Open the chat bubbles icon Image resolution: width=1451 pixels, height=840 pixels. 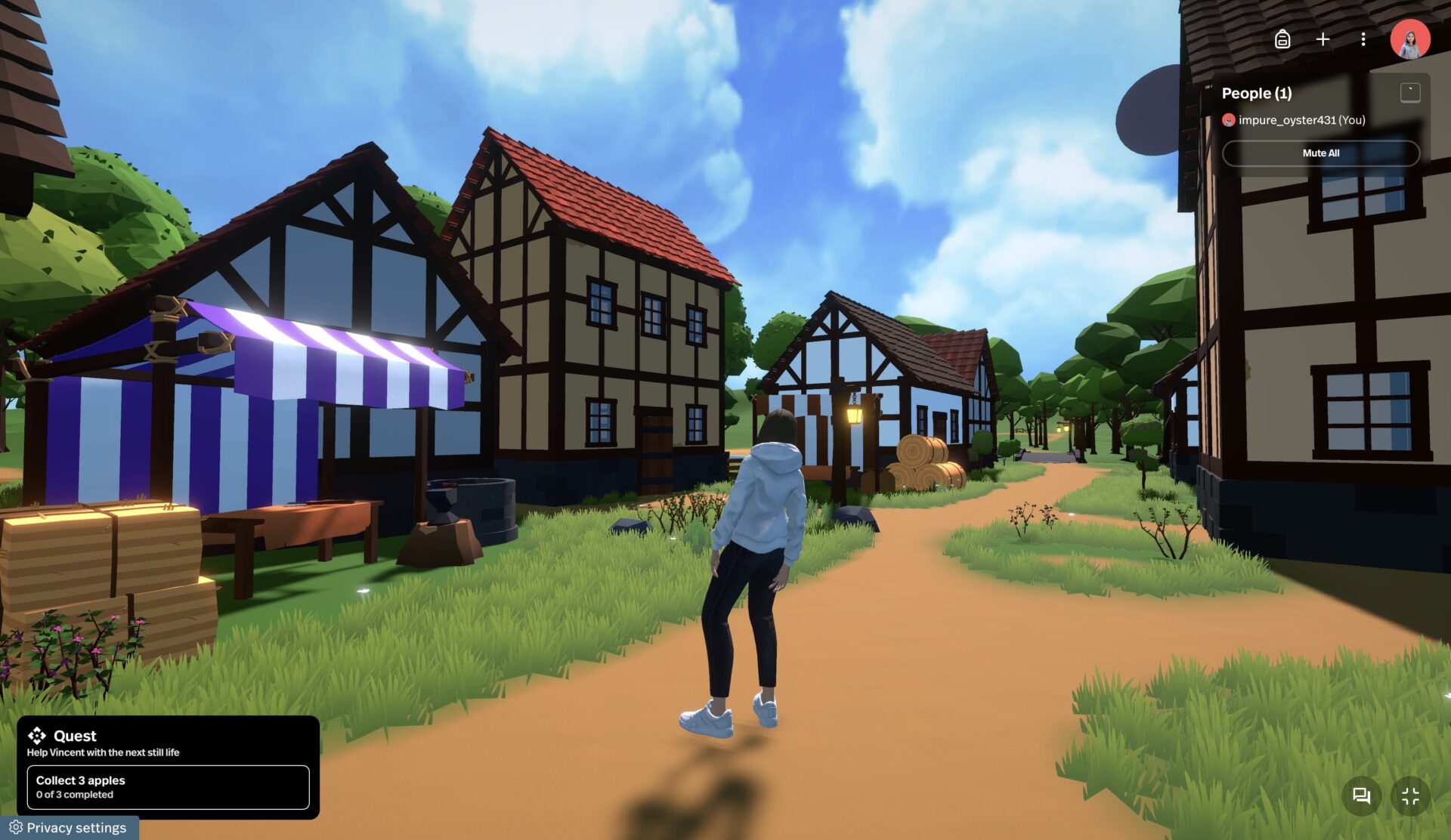coord(1361,795)
